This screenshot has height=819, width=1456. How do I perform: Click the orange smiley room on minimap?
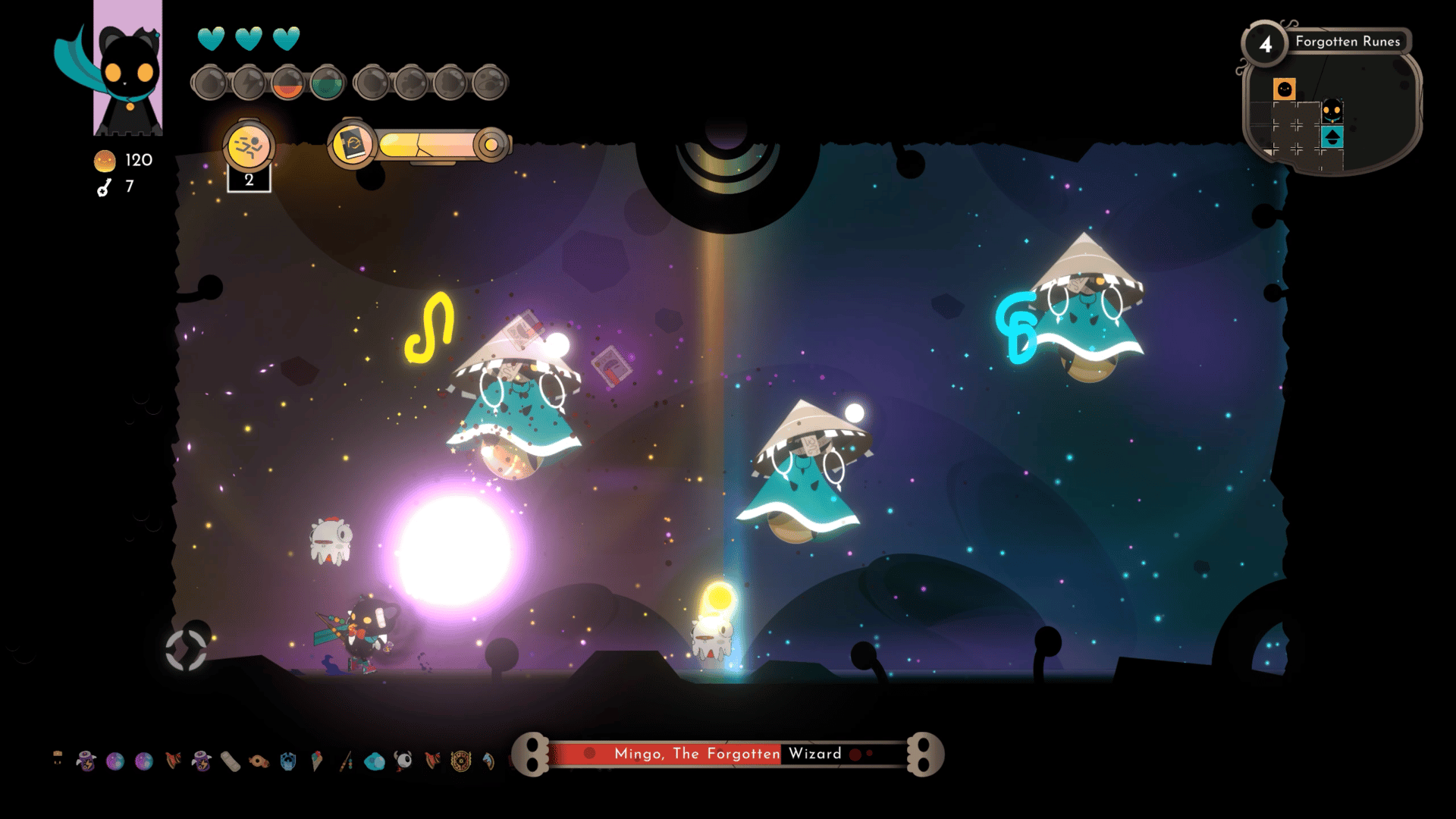pyautogui.click(x=1284, y=89)
